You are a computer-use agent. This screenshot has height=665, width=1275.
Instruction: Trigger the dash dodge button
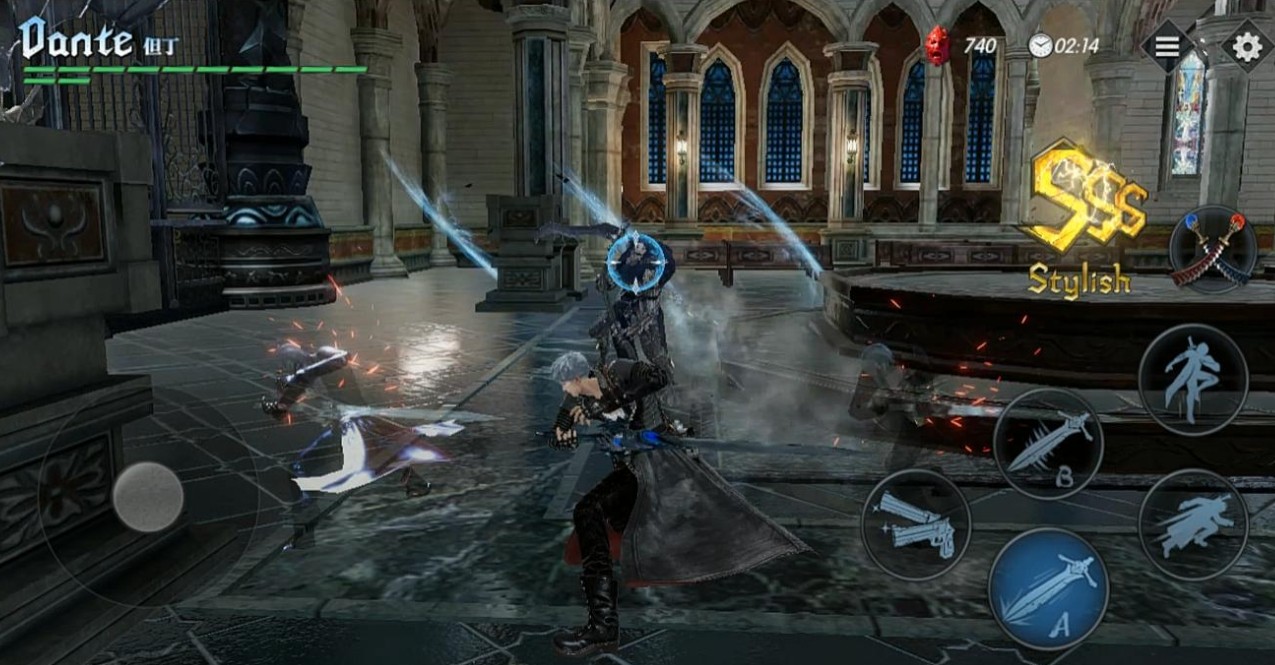(1192, 524)
